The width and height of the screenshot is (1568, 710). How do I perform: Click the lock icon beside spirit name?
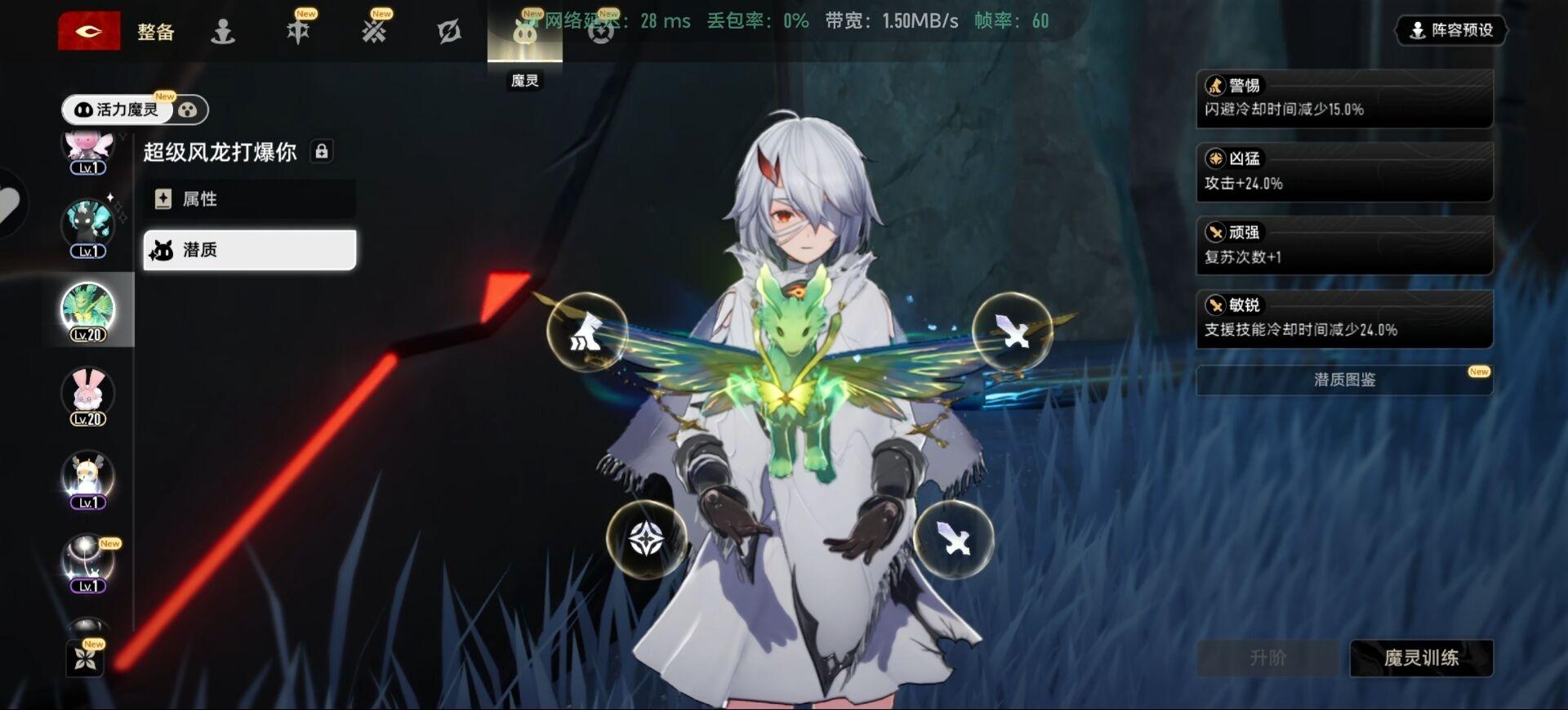coord(322,152)
